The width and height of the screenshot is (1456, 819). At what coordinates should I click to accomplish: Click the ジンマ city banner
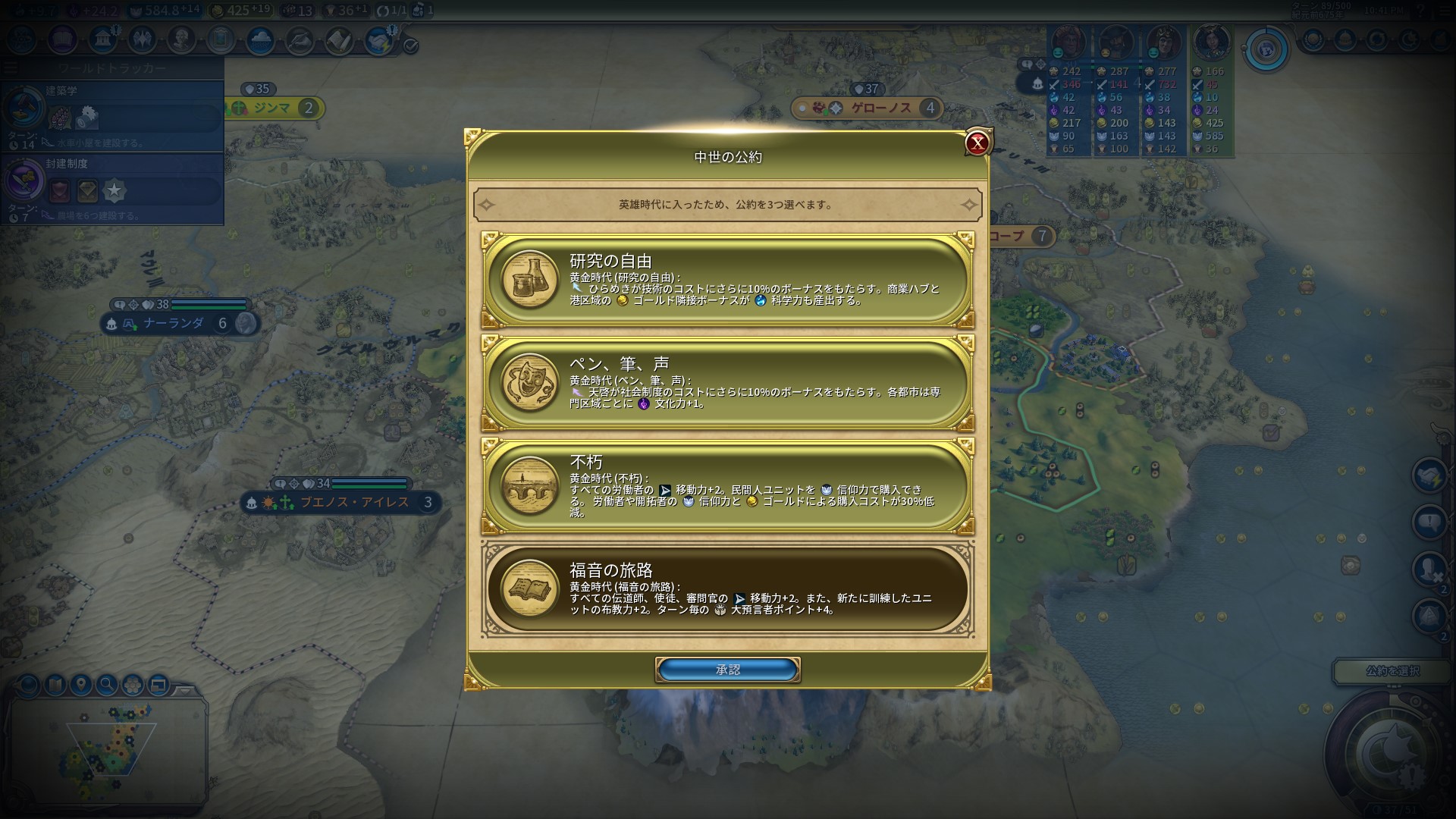(x=271, y=108)
